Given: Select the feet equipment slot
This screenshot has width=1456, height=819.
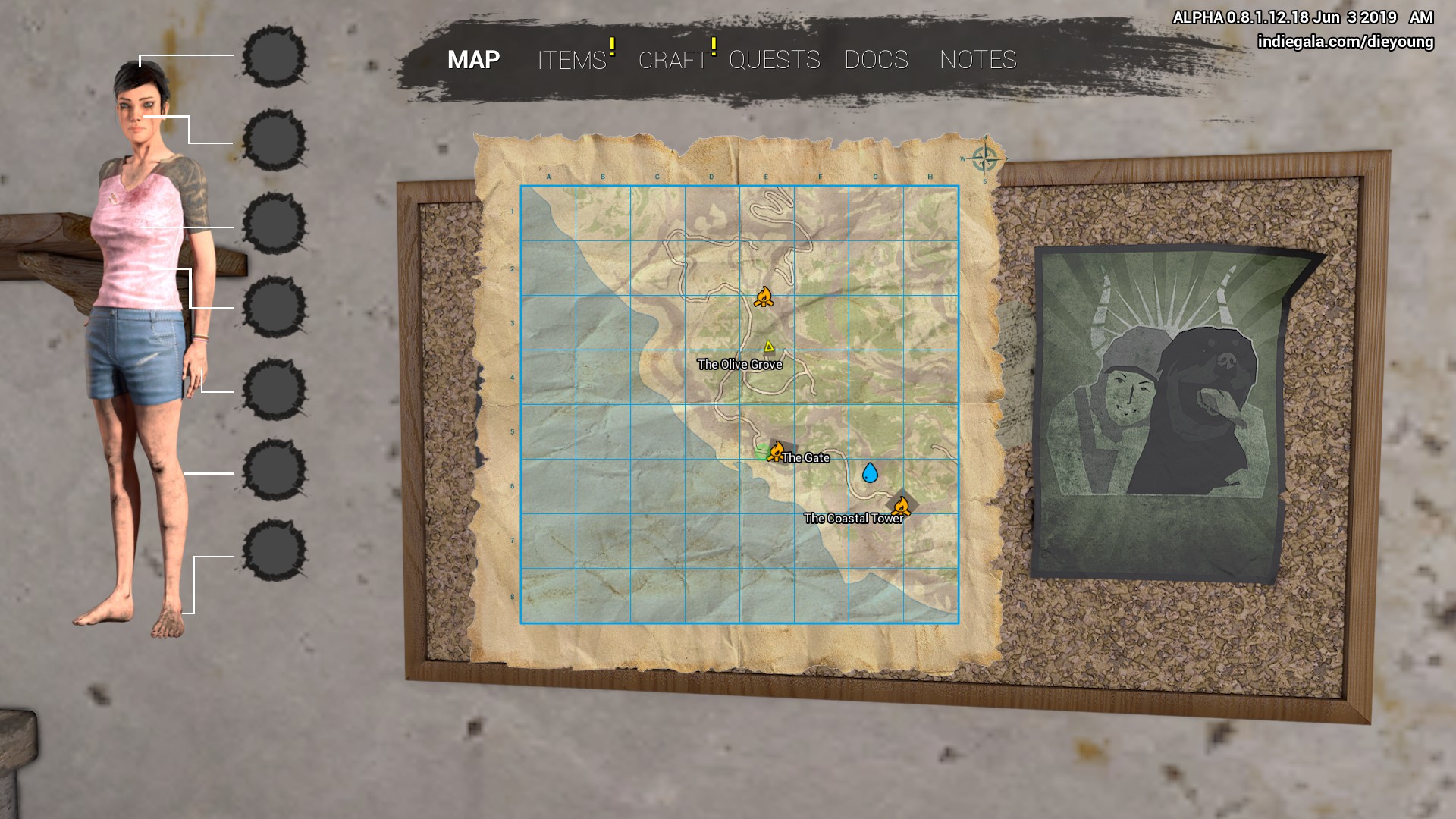Looking at the screenshot, I should (274, 551).
